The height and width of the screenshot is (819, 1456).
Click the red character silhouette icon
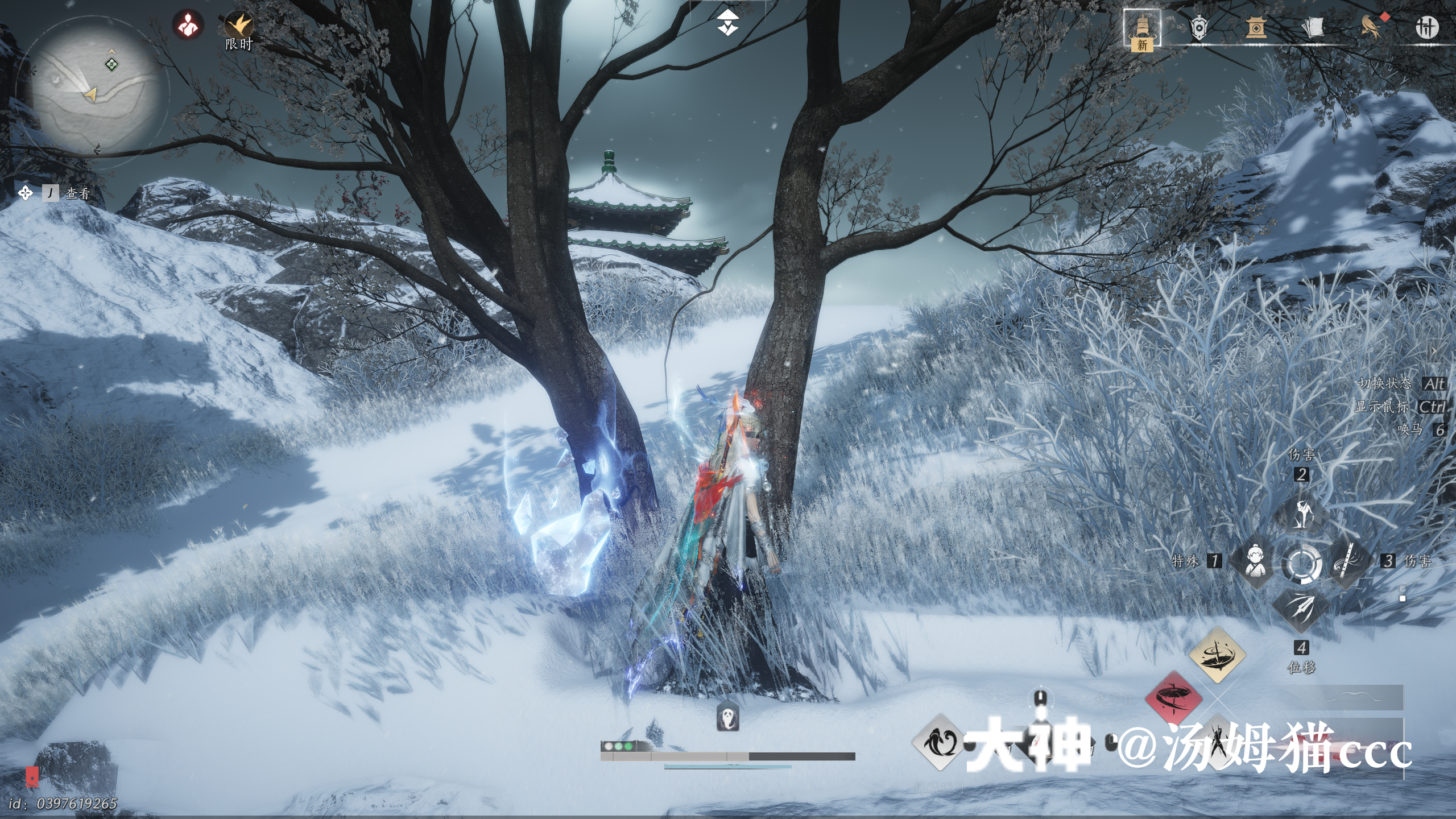(188, 24)
